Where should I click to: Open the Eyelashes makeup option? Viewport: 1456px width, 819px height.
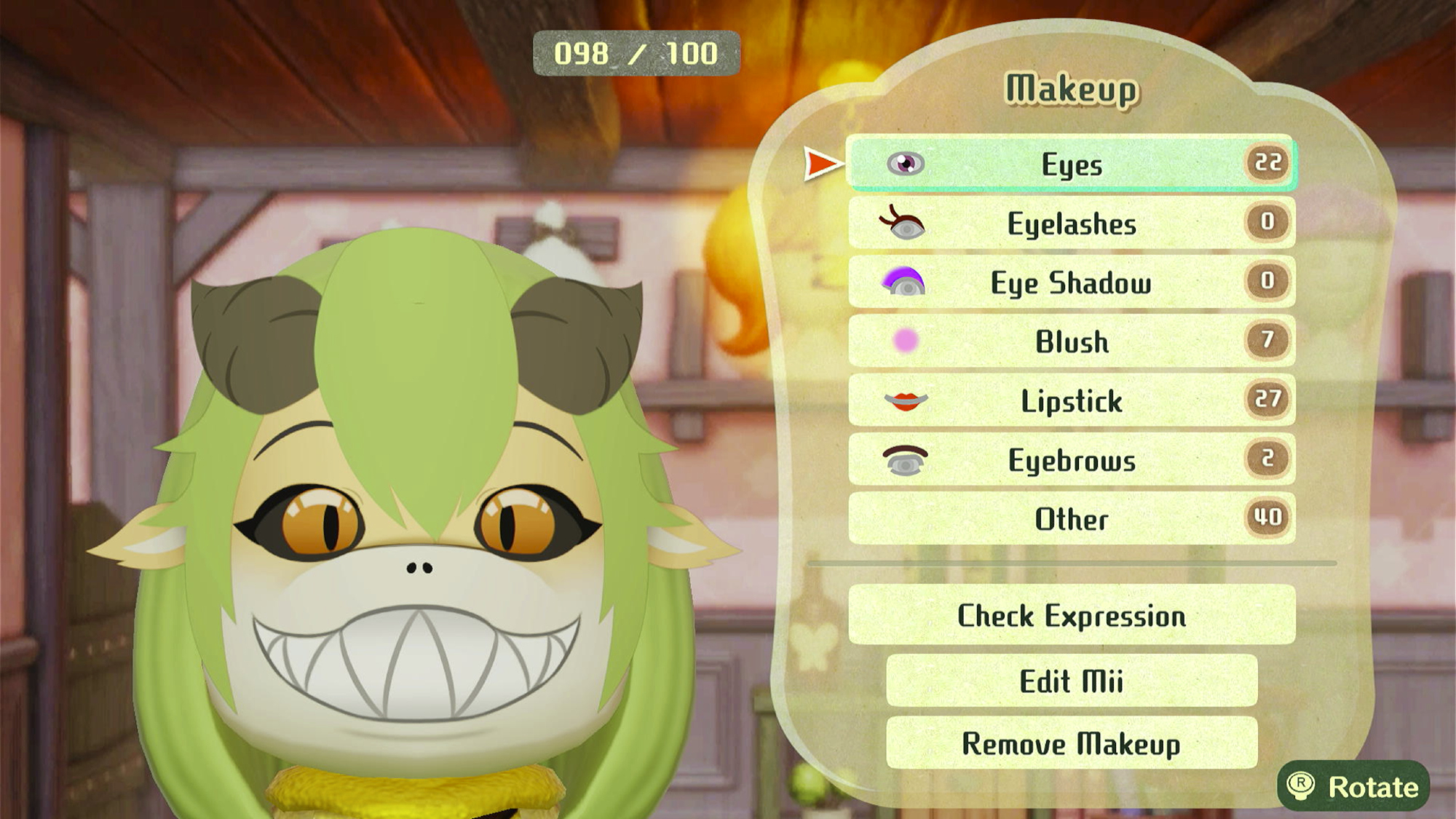[1071, 223]
